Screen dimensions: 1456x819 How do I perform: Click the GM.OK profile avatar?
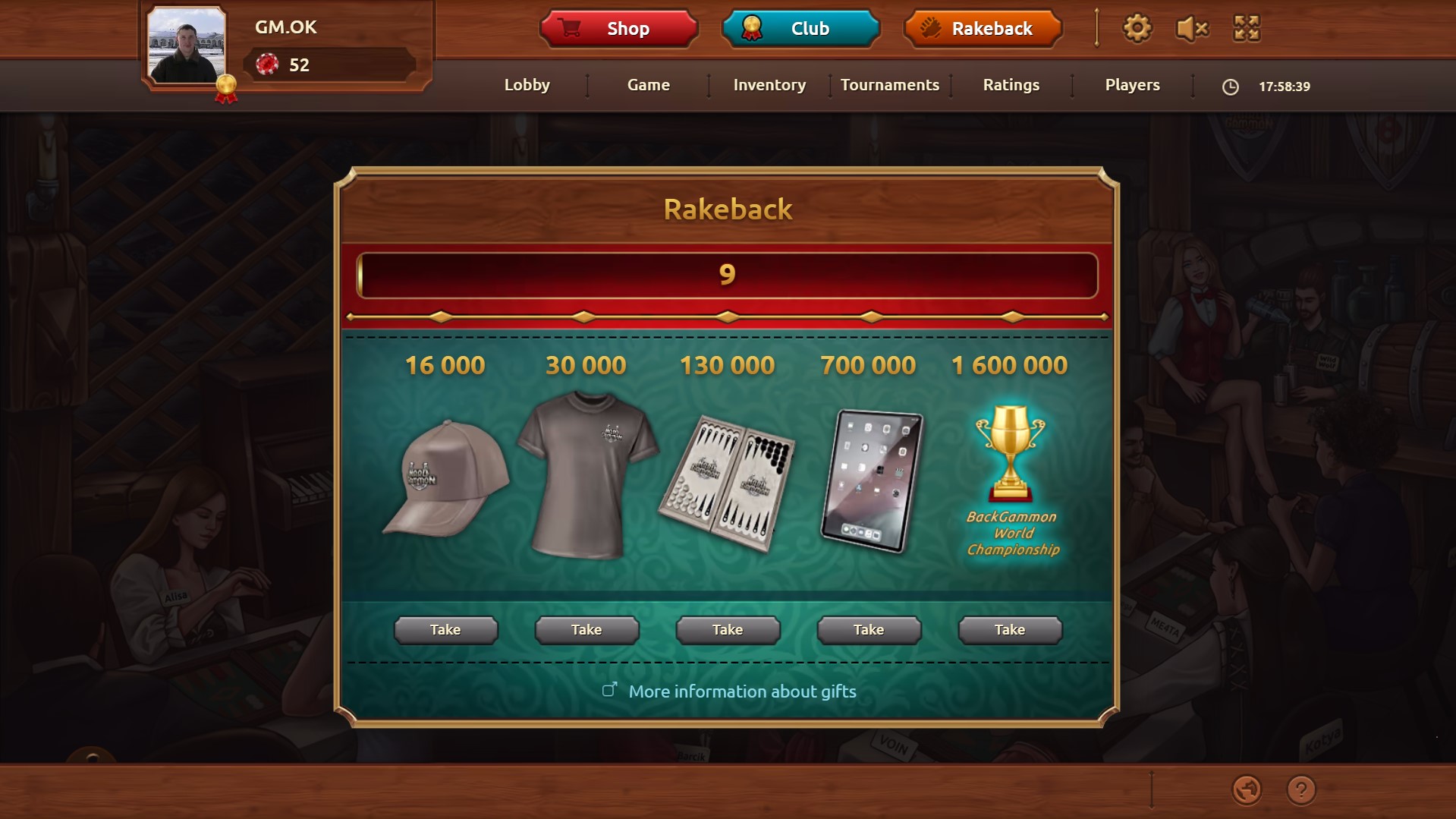(x=185, y=47)
